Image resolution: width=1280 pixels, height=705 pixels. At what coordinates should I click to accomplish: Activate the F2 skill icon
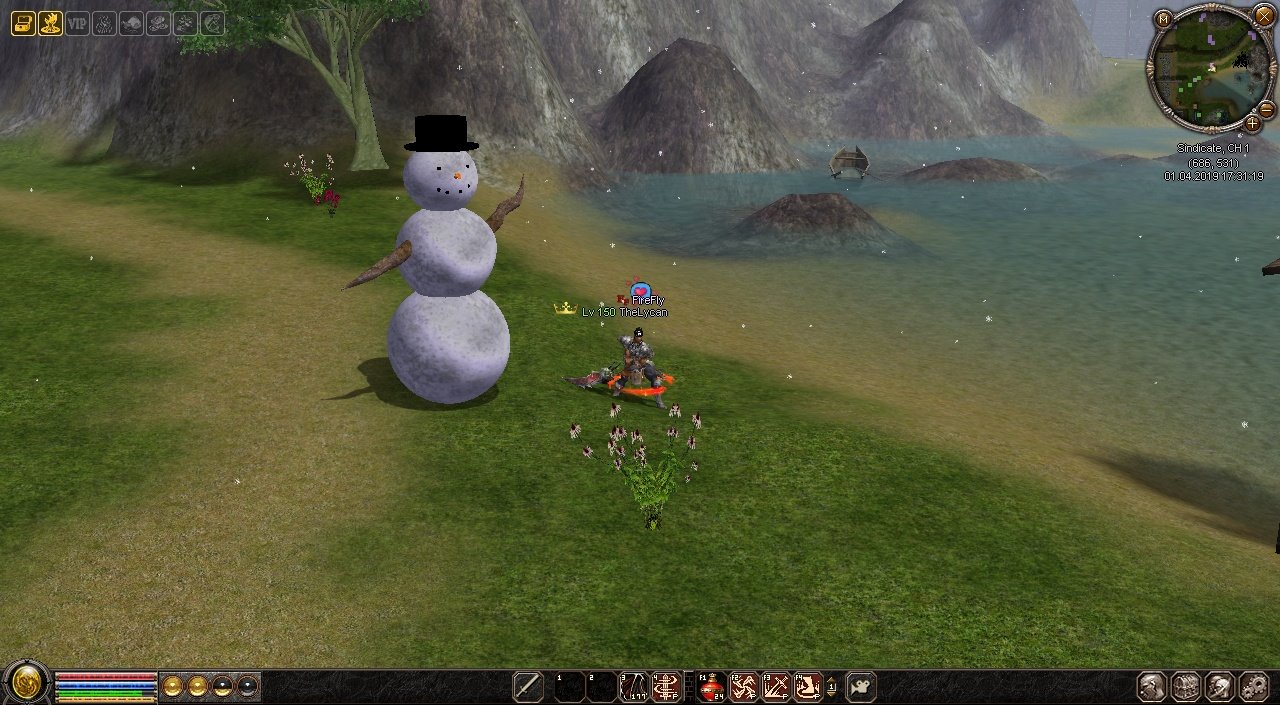[x=744, y=687]
